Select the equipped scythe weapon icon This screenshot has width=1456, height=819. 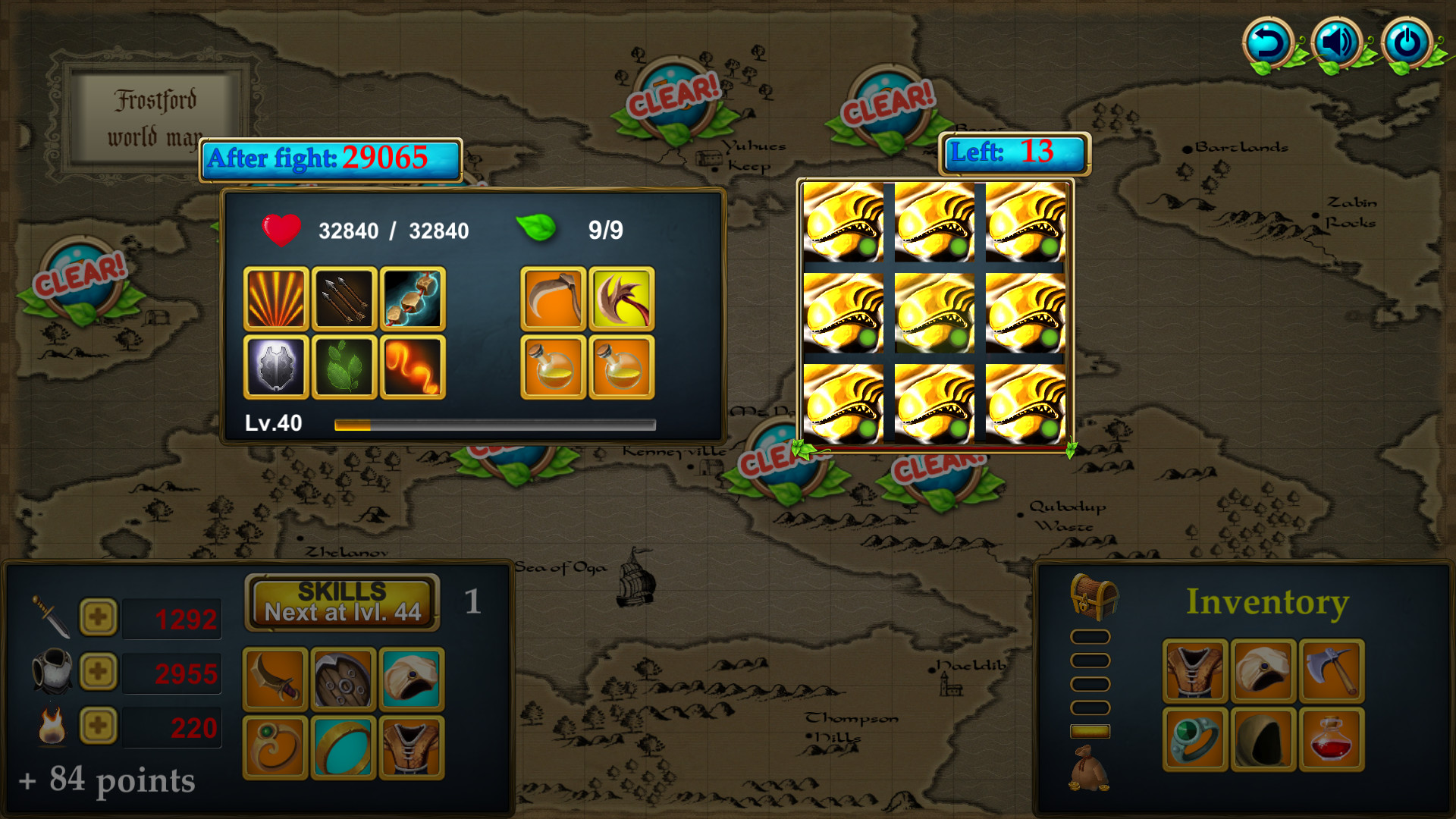click(x=554, y=298)
